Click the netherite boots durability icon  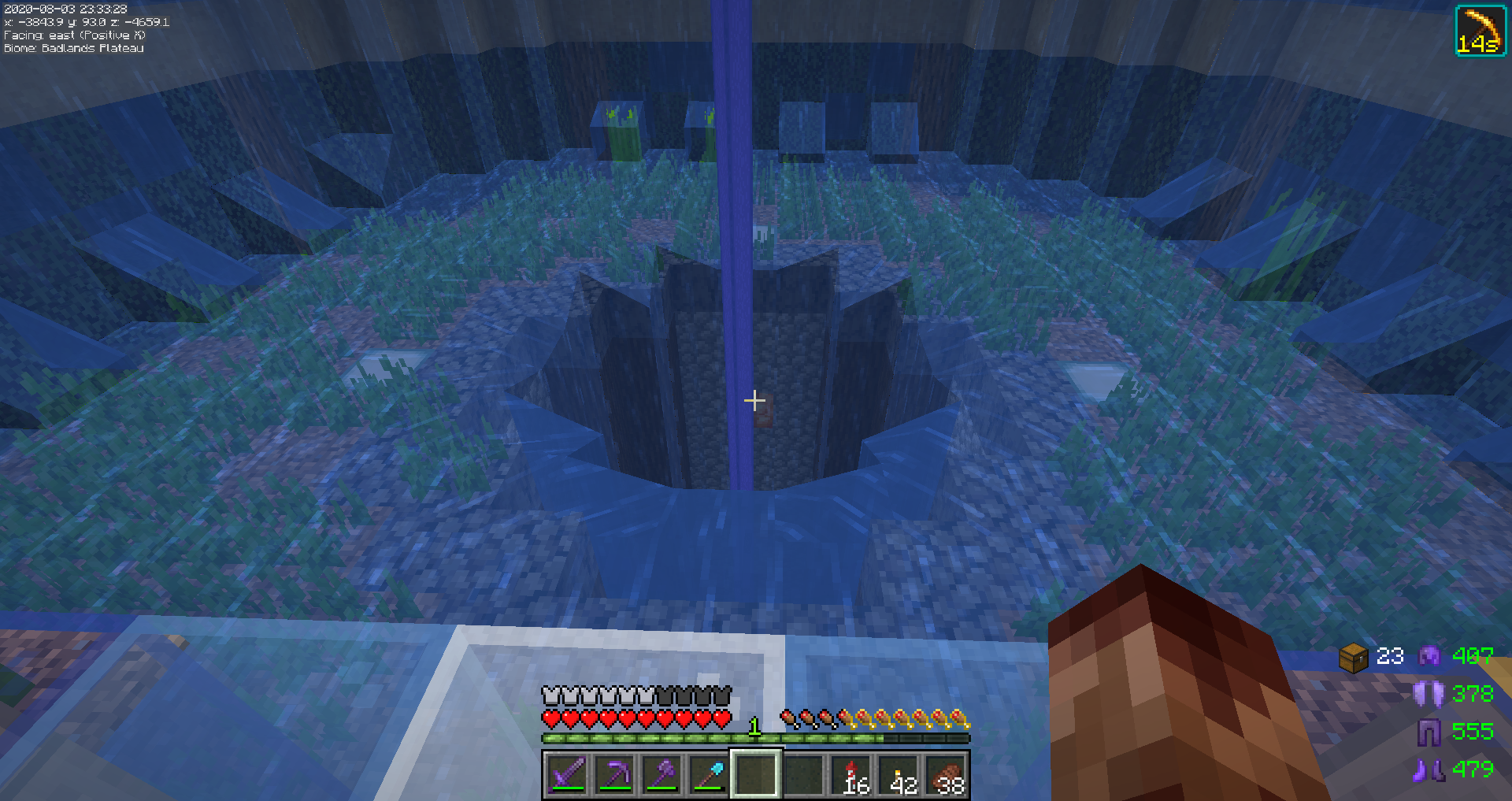1429,769
